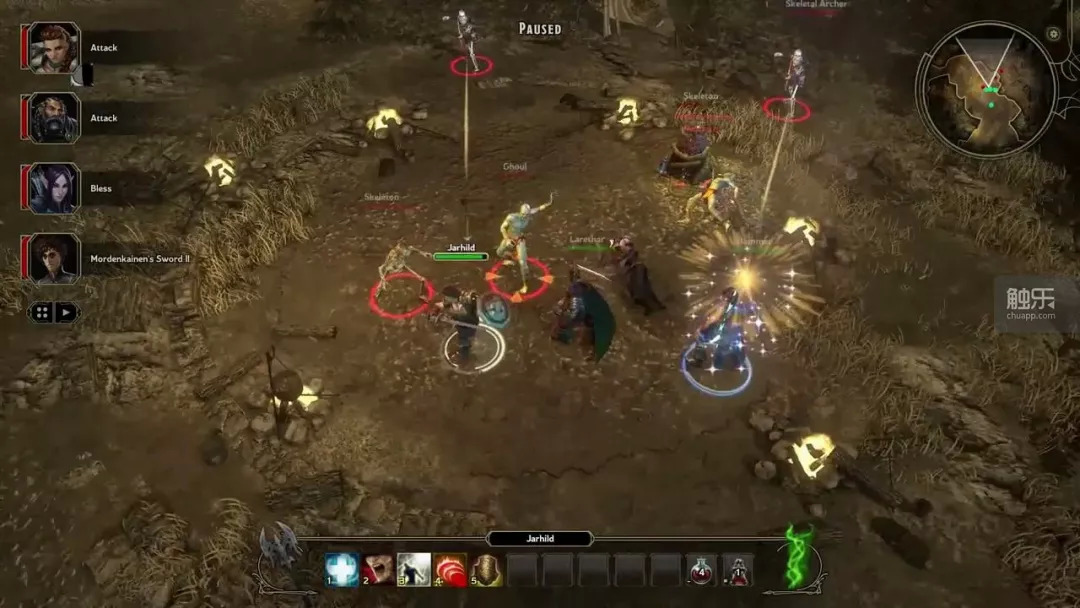
Task: Use the blue cross healing ability
Action: point(342,570)
